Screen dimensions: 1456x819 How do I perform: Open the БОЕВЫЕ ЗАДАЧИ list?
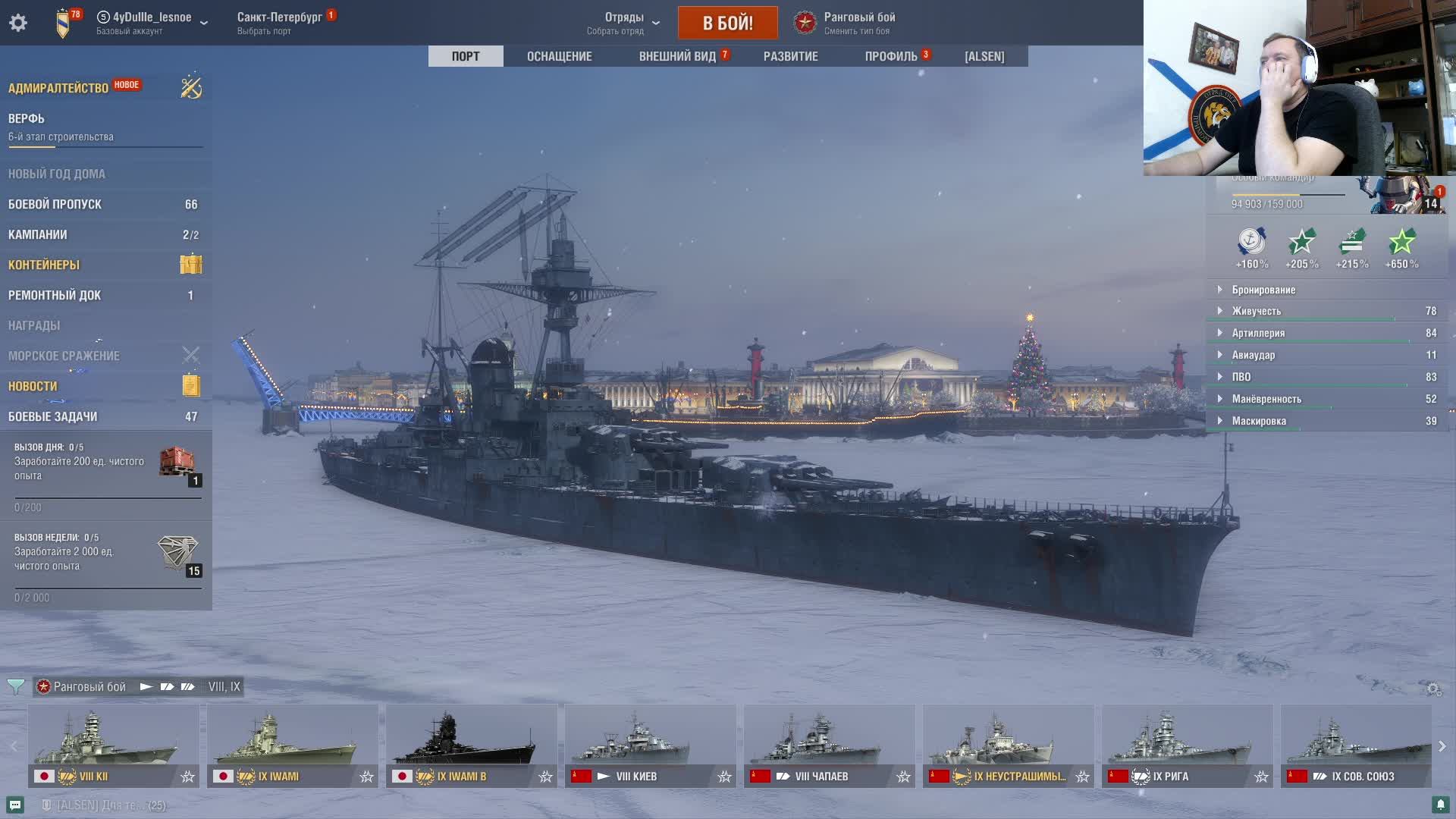pos(52,416)
